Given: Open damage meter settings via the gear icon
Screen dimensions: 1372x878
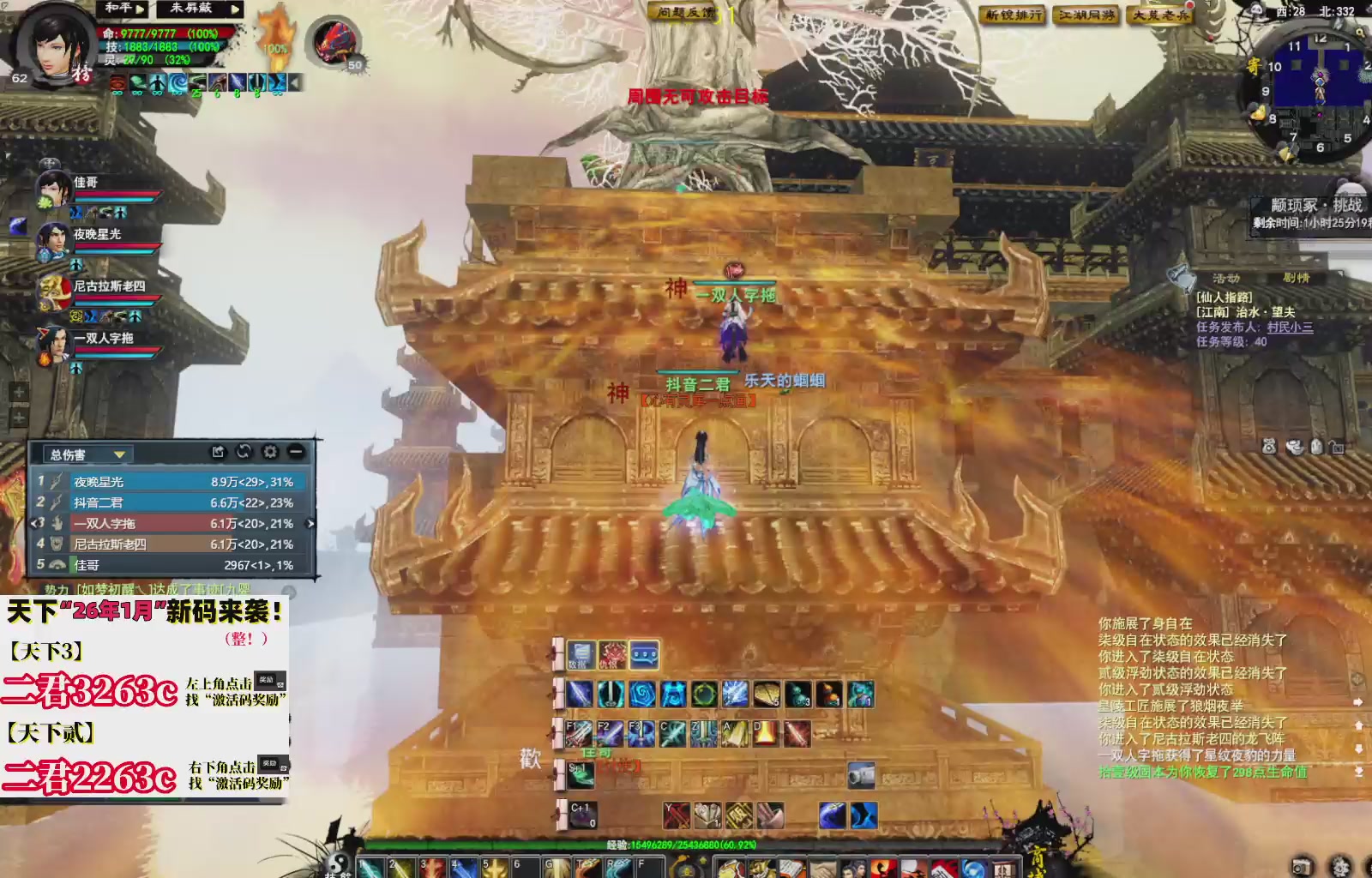Looking at the screenshot, I should pos(271,453).
